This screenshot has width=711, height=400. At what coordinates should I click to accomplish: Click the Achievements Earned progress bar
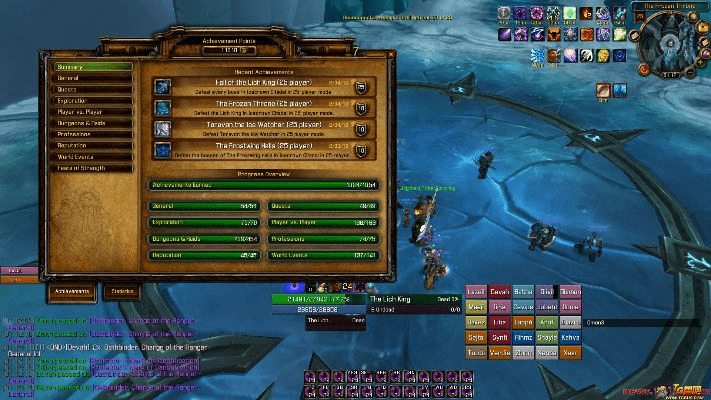[264, 185]
